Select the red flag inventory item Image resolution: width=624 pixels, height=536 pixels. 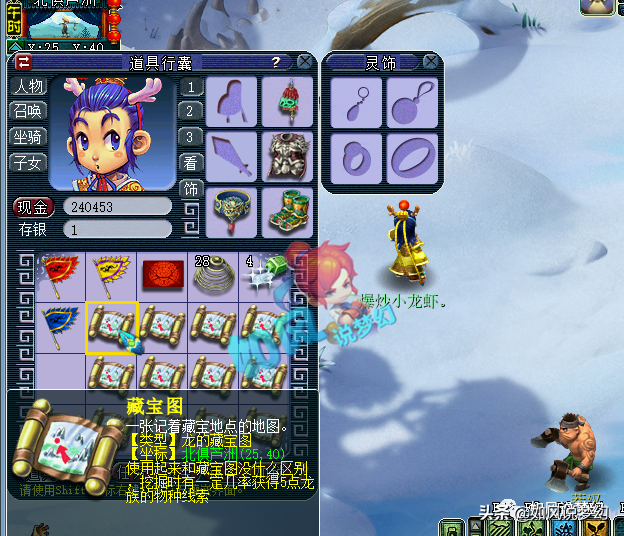pos(60,273)
